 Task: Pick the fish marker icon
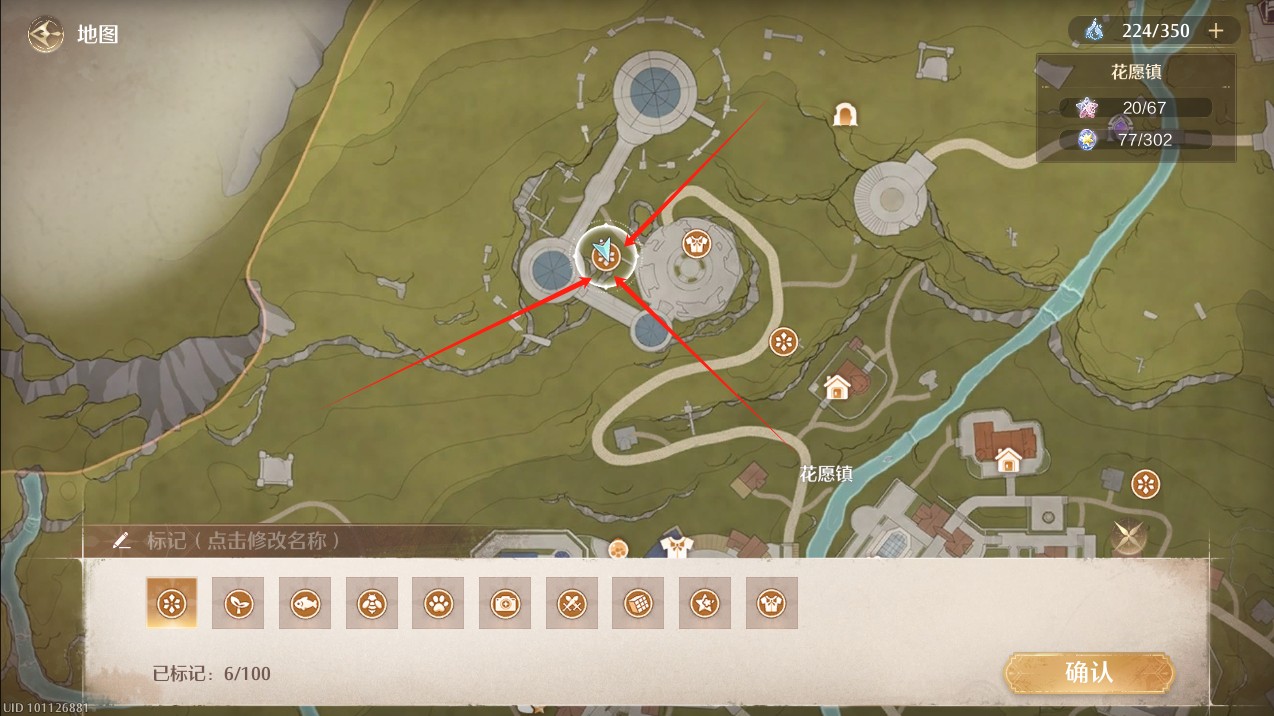(x=305, y=603)
